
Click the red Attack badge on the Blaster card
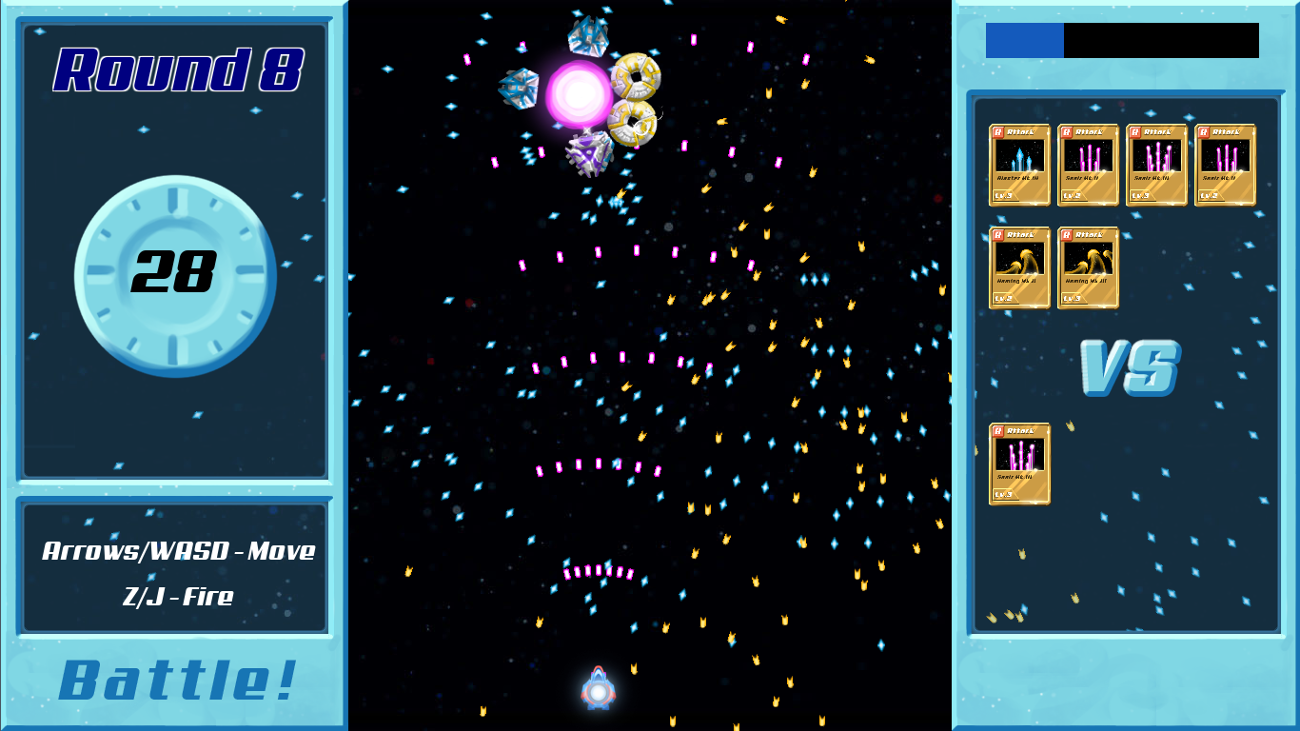click(x=999, y=131)
